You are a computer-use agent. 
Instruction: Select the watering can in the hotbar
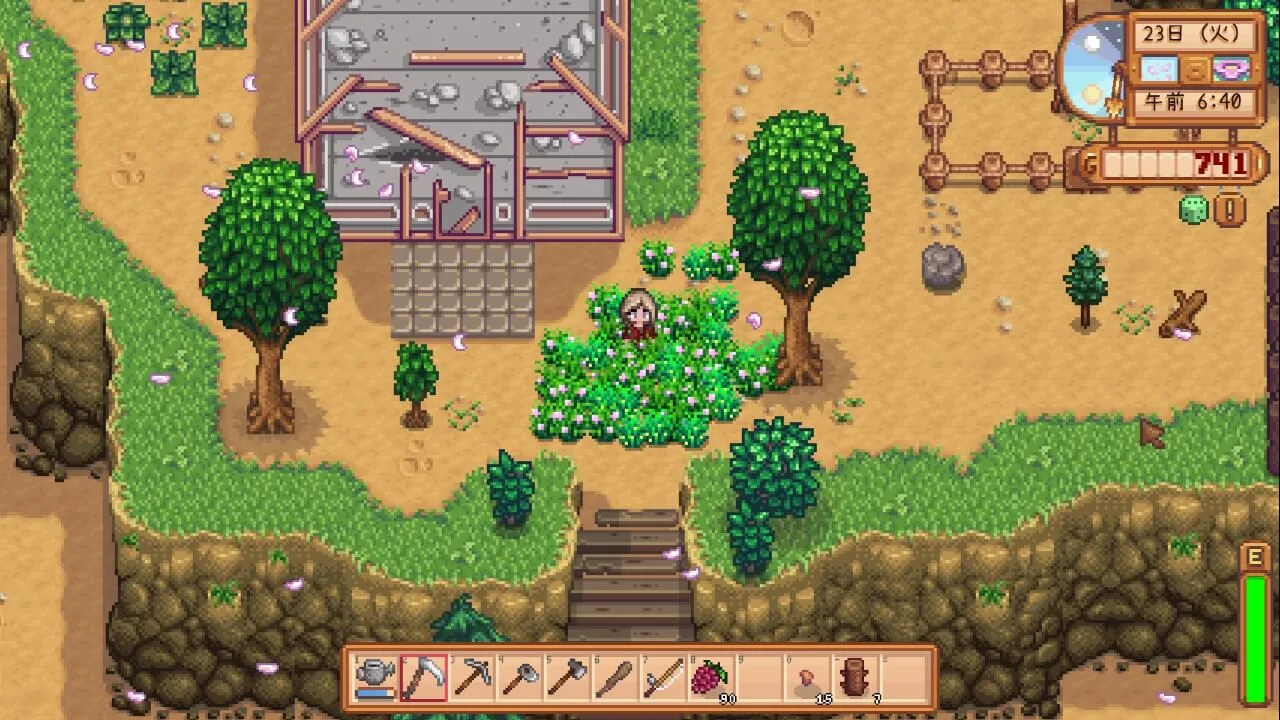pyautogui.click(x=375, y=678)
